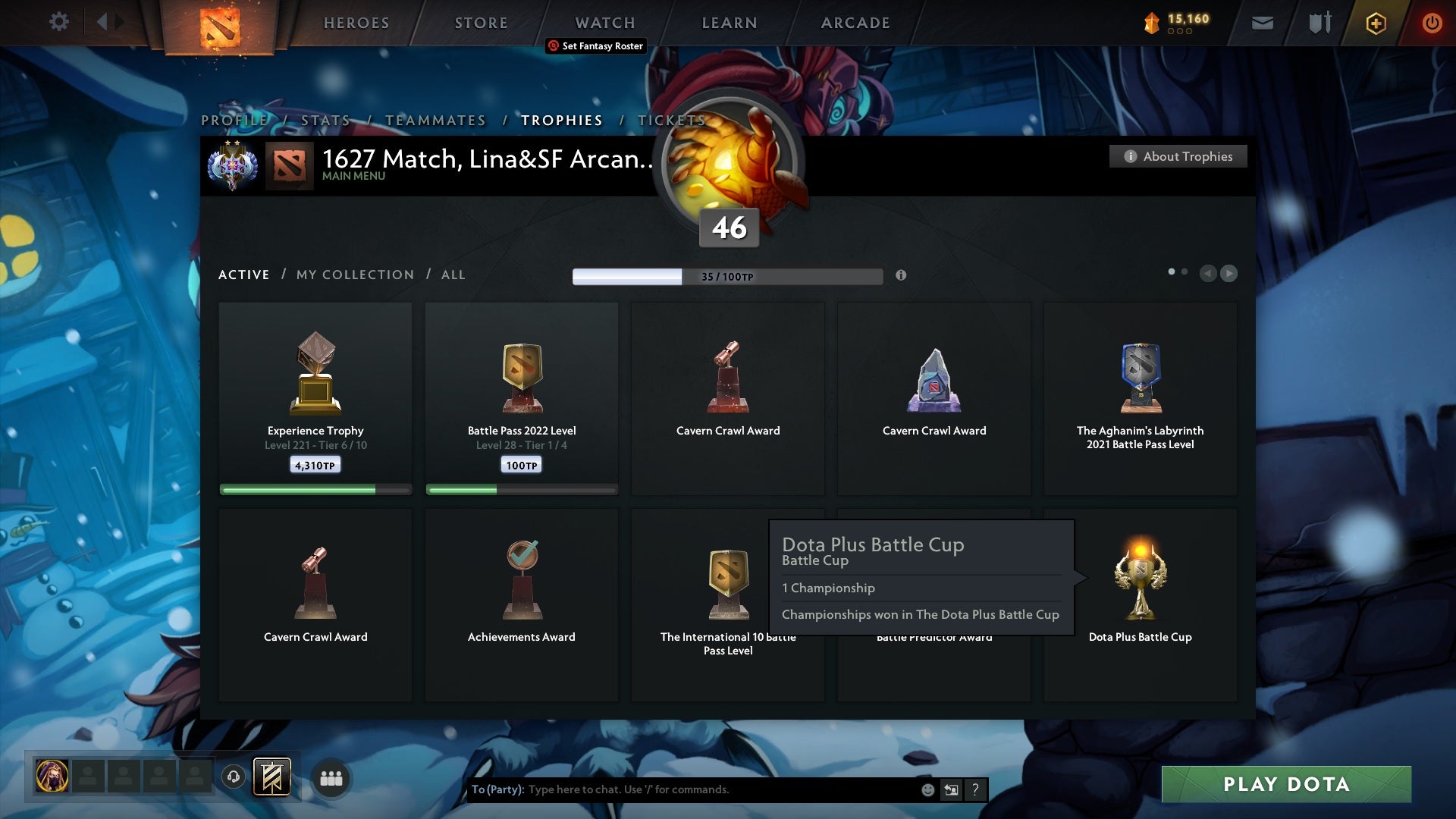This screenshot has width=1456, height=819.
Task: Open the armory shield-and-sword icon
Action: click(1320, 22)
